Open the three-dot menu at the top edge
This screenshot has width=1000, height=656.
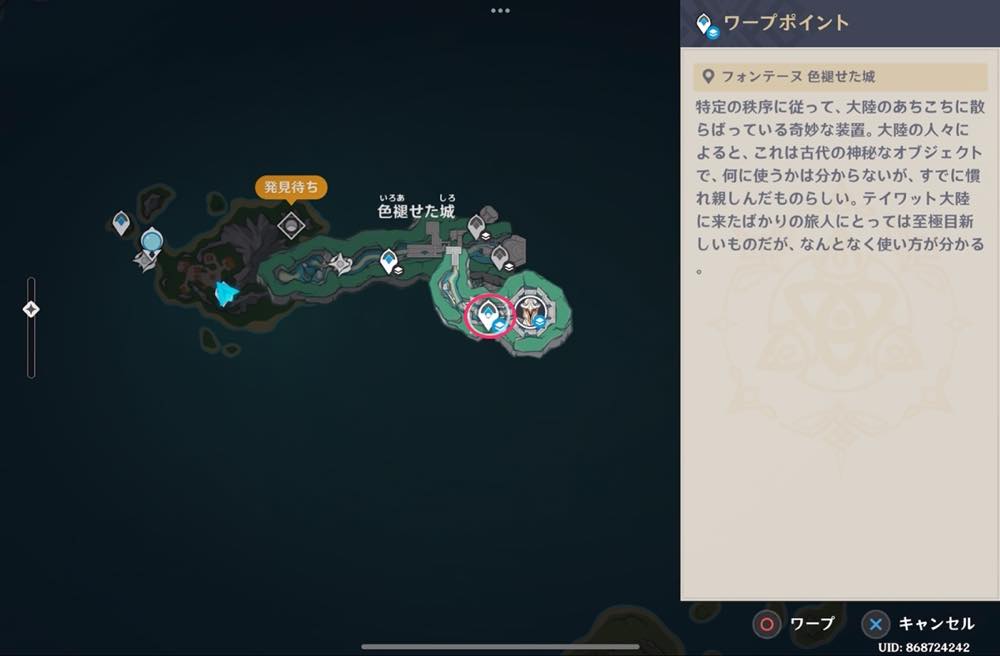click(500, 10)
